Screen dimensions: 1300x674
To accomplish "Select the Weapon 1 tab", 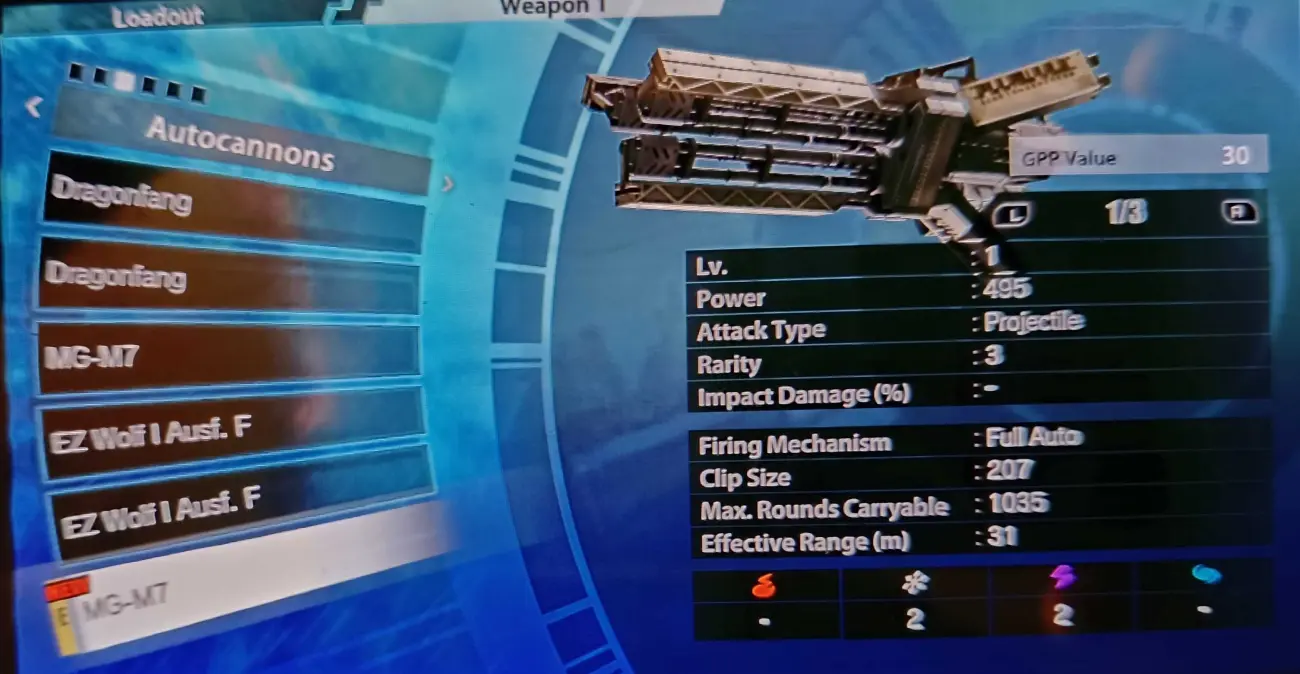I will point(543,8).
